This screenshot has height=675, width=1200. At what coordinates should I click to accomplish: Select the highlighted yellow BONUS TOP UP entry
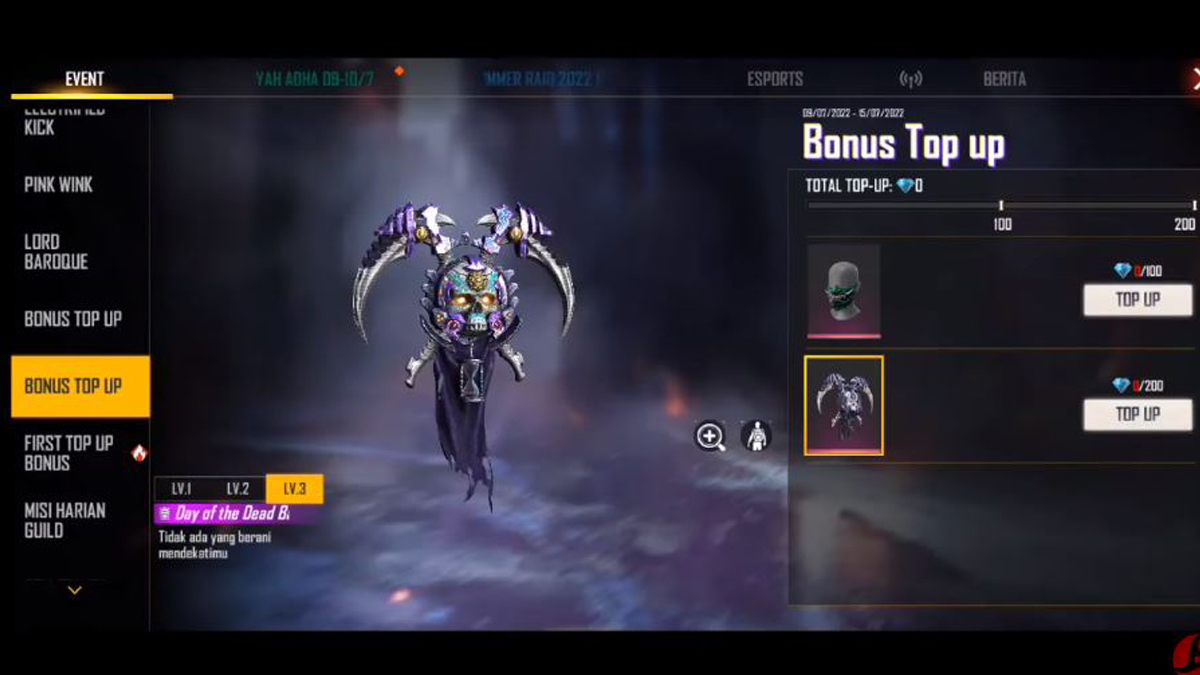[x=73, y=386]
